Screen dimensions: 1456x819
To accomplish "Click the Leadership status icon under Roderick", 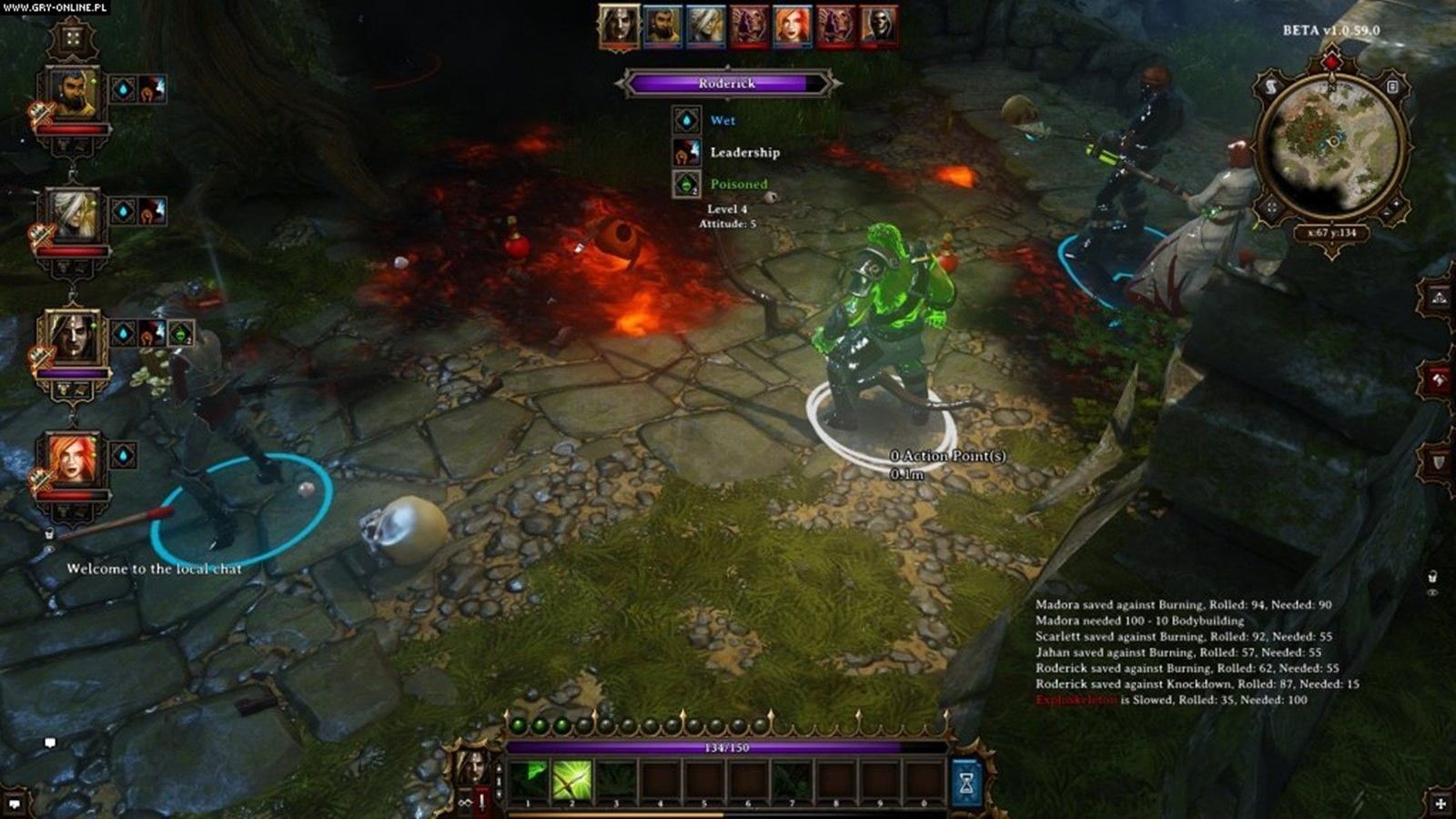I will tap(686, 152).
